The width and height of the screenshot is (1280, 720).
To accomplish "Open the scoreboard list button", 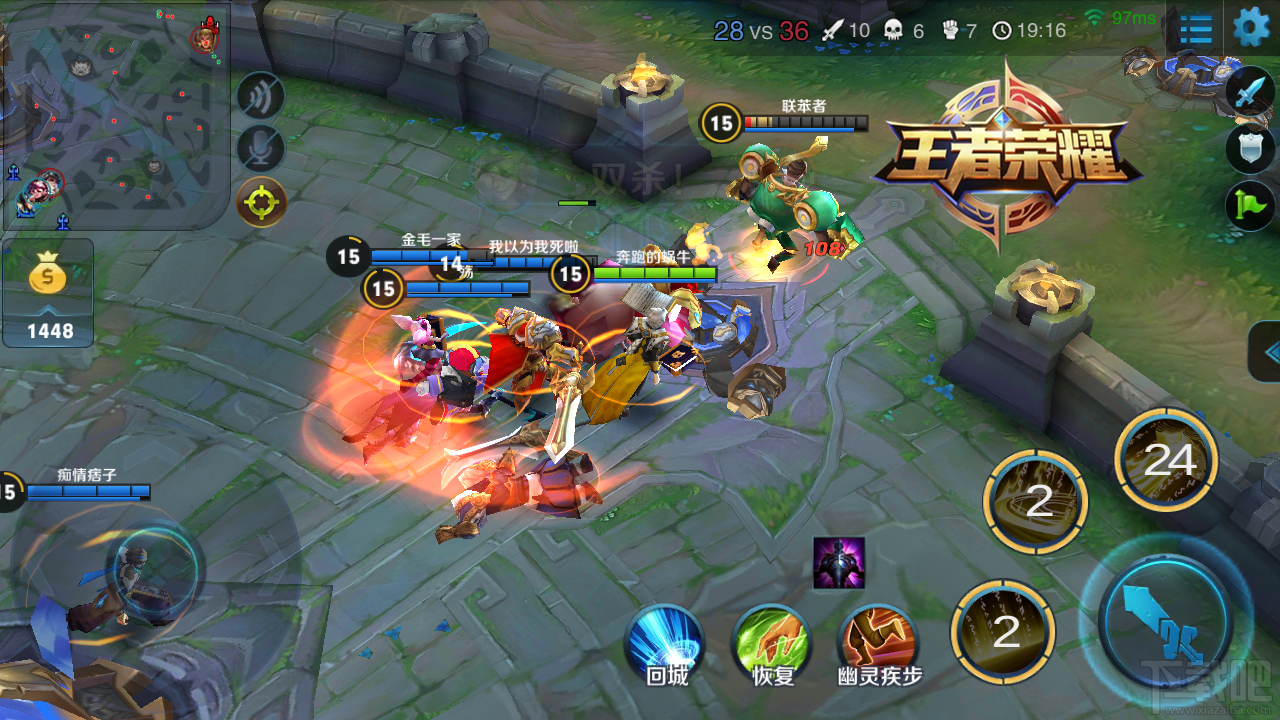I will pos(1196,29).
